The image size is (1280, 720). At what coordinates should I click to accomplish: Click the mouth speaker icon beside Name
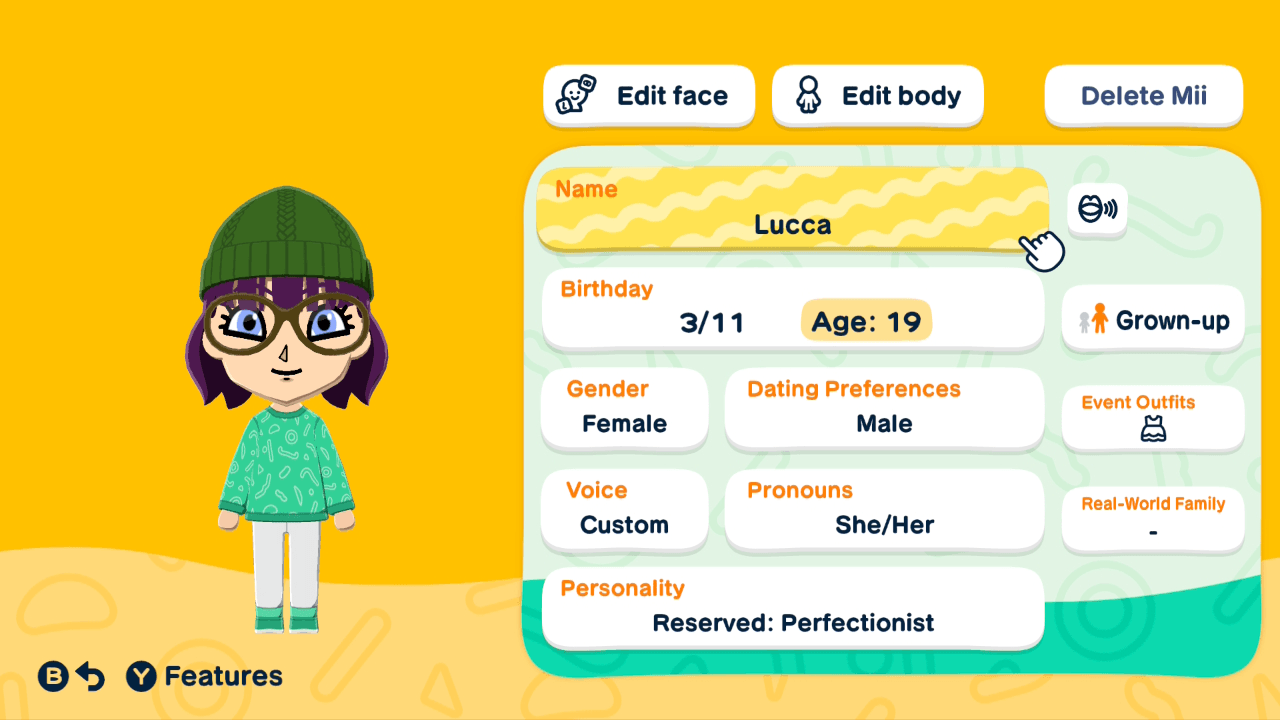coord(1097,209)
